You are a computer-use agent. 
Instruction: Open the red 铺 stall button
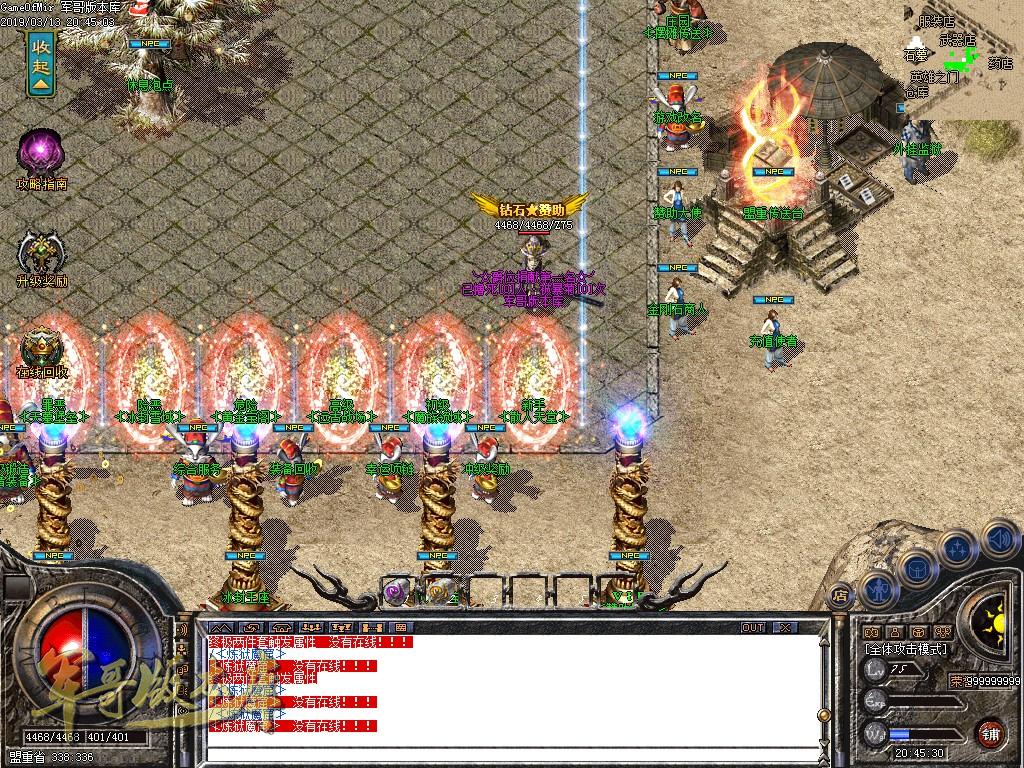click(x=990, y=733)
